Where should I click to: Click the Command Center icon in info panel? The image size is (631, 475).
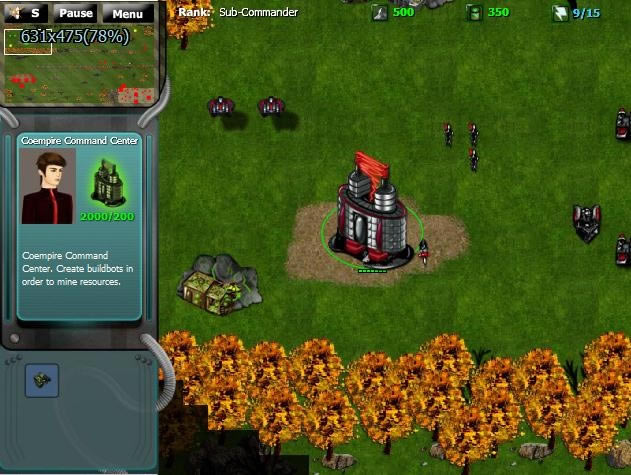pyautogui.click(x=108, y=181)
